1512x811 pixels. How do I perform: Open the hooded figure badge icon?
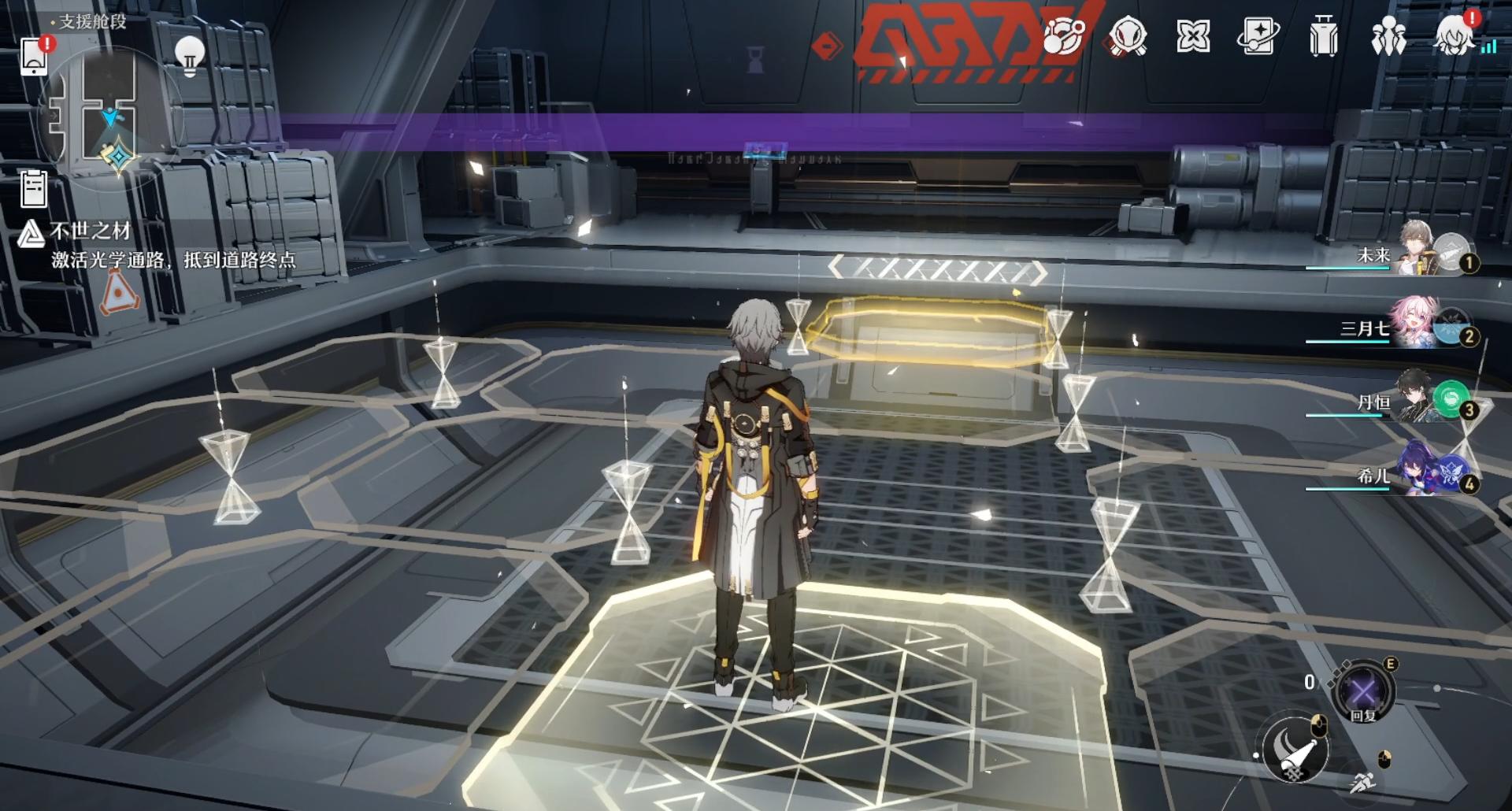1128,36
